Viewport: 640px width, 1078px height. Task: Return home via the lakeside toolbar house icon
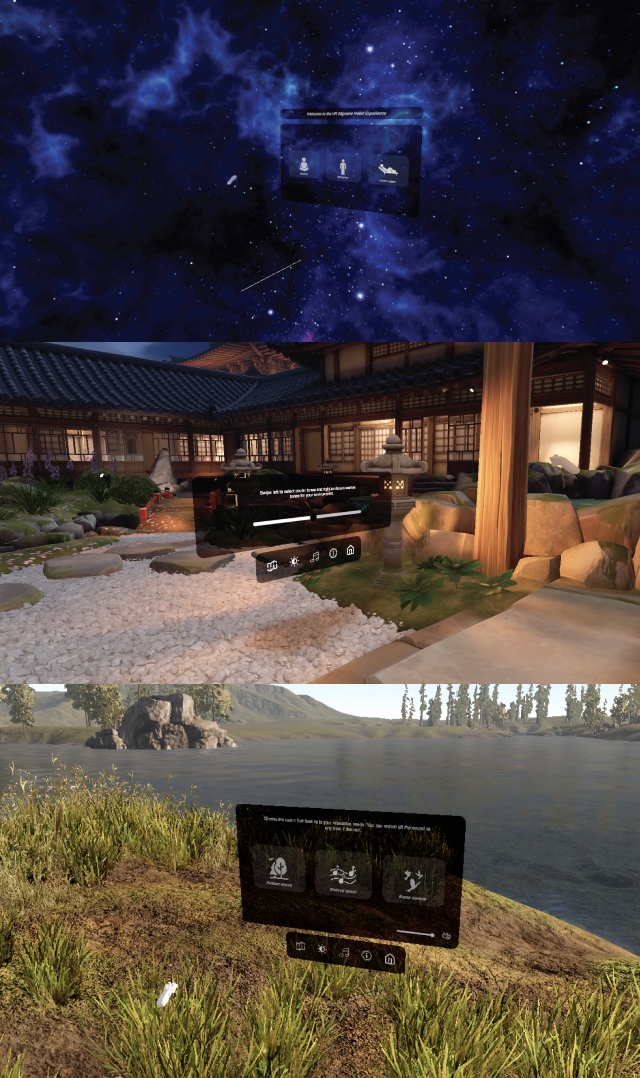pos(389,961)
